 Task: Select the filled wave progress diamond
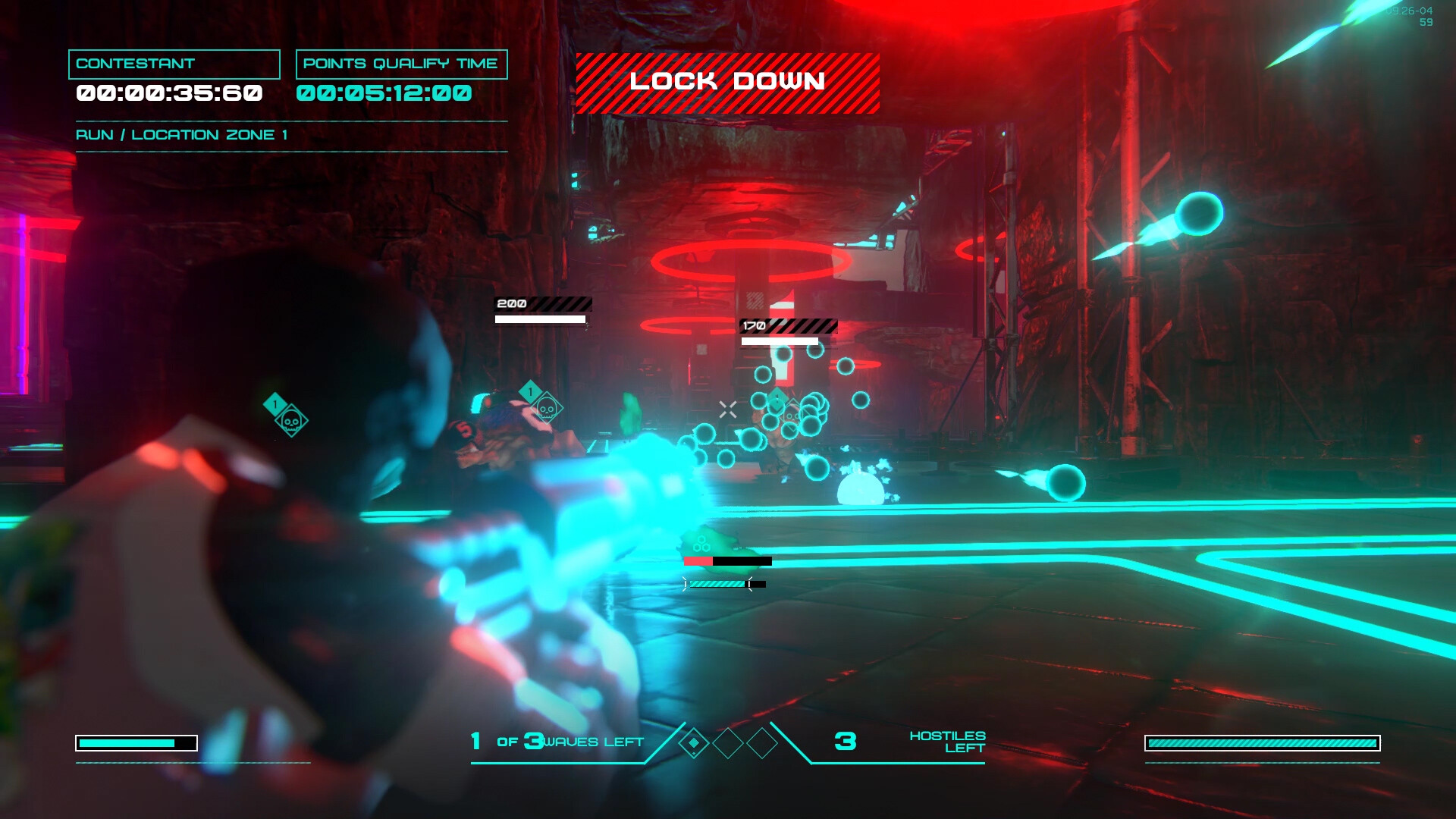coord(693,743)
